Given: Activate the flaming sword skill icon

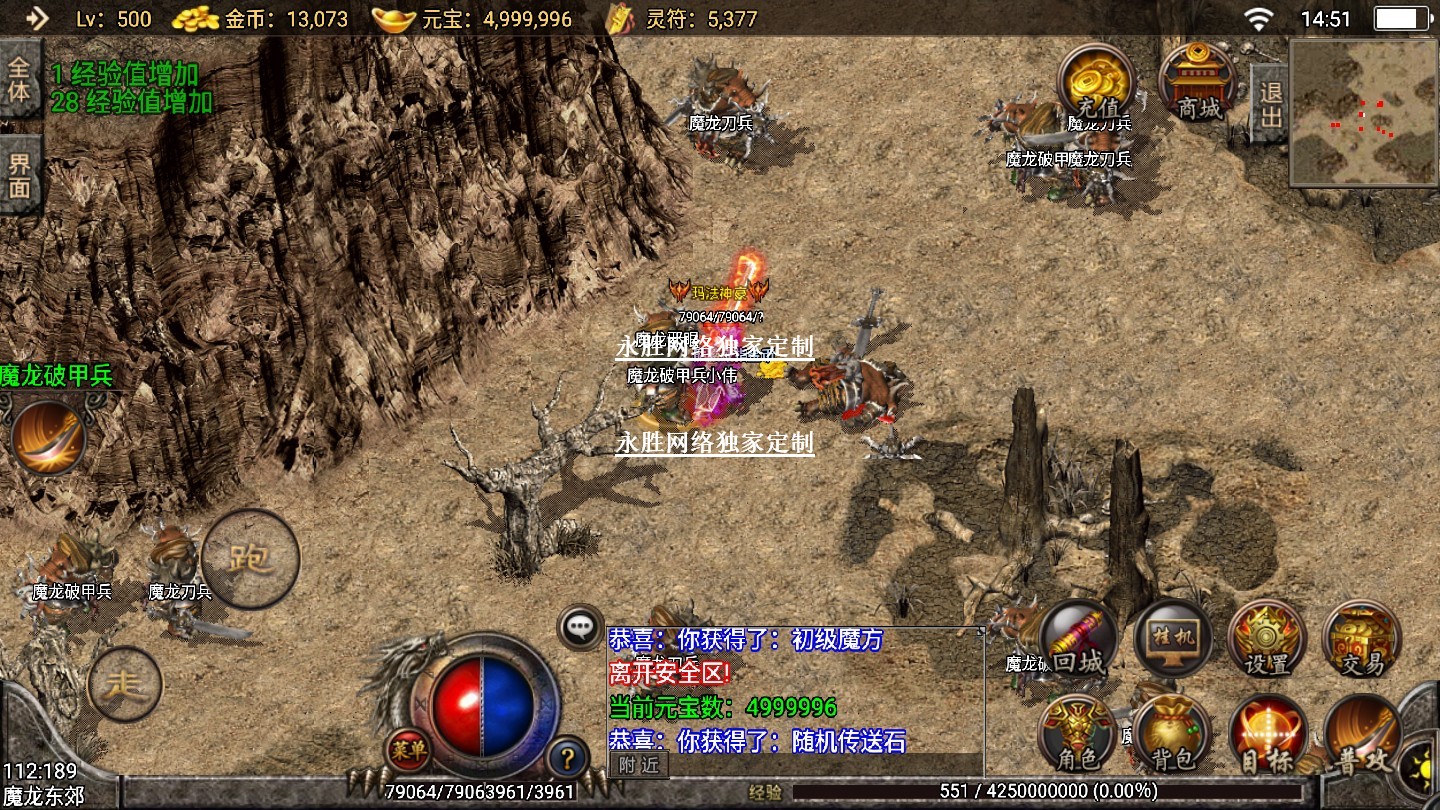Looking at the screenshot, I should pyautogui.click(x=49, y=437).
